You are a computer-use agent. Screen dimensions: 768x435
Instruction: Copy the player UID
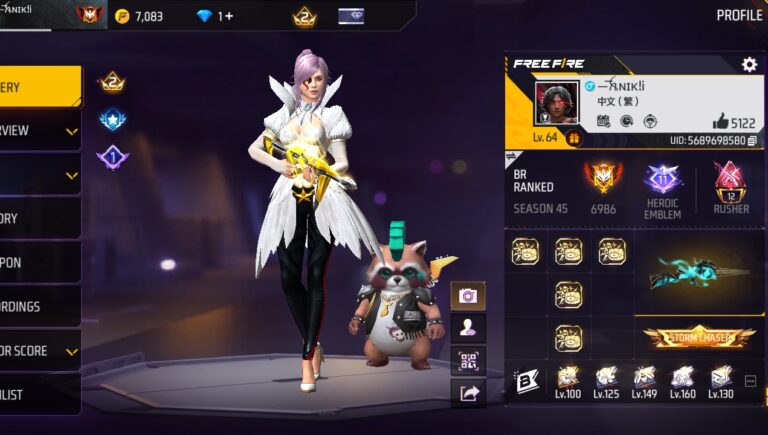tap(752, 141)
